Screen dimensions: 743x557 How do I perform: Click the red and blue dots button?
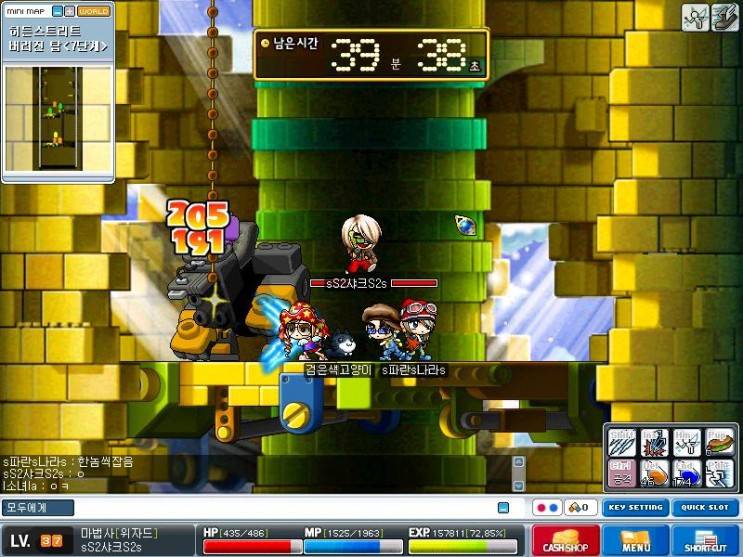click(547, 507)
